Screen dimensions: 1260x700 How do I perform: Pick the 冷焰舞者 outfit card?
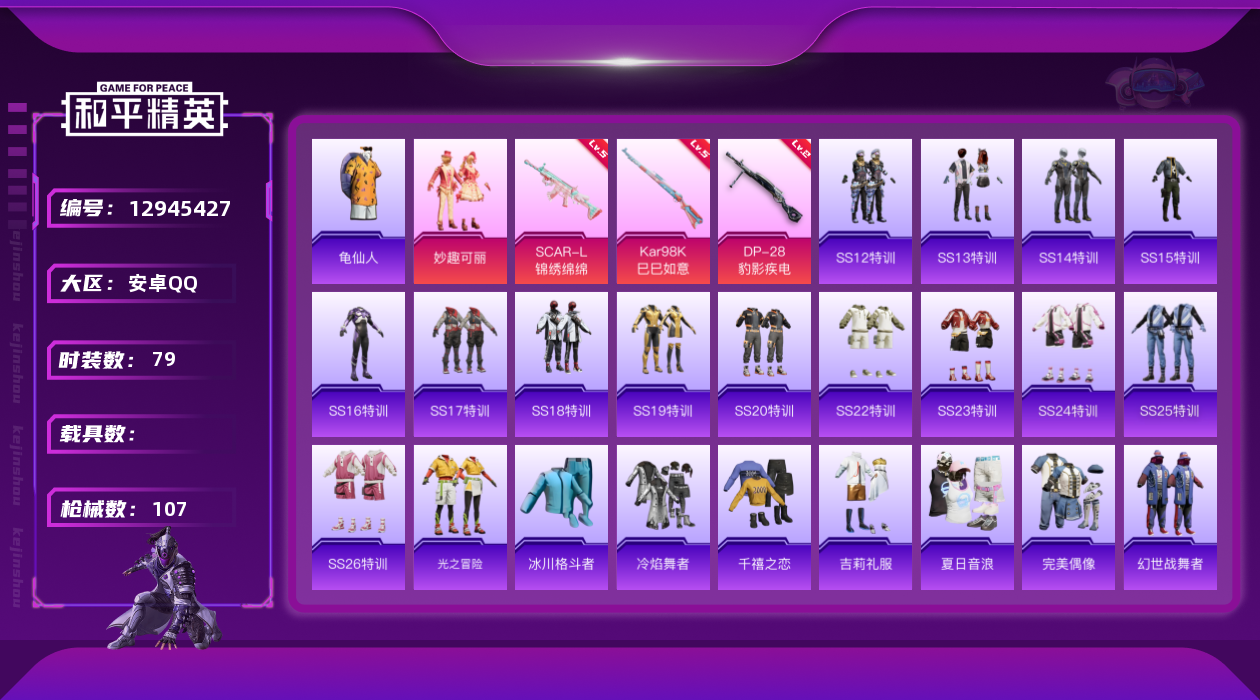coord(663,517)
